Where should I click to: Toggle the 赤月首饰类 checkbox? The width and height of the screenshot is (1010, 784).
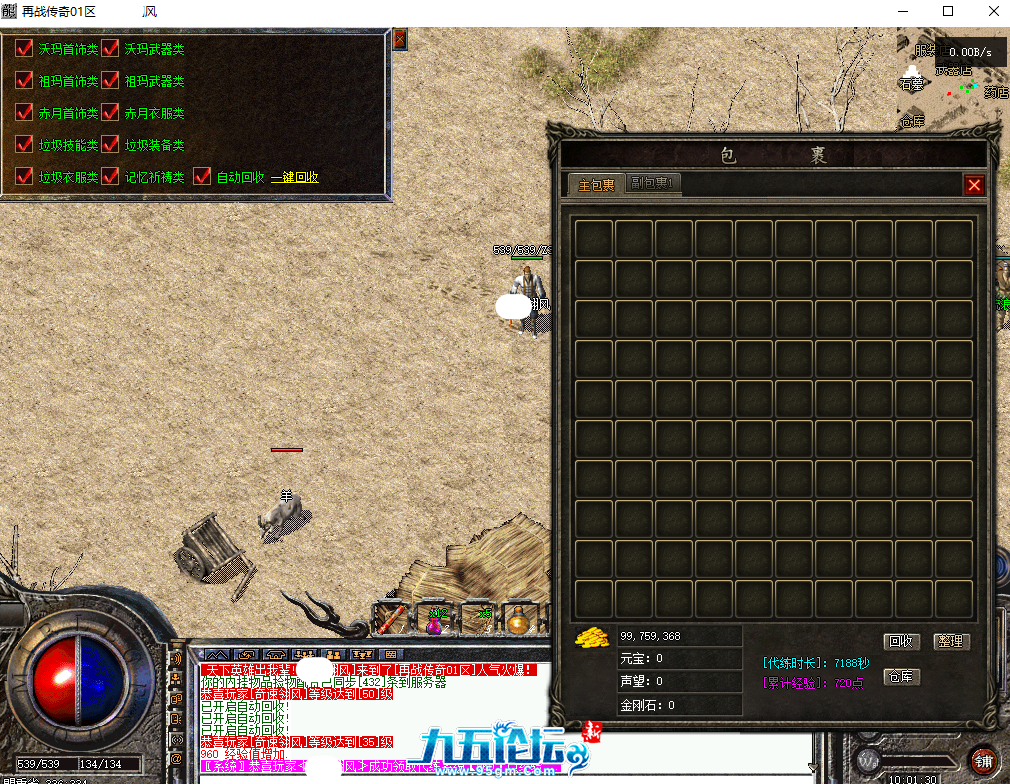[25, 113]
